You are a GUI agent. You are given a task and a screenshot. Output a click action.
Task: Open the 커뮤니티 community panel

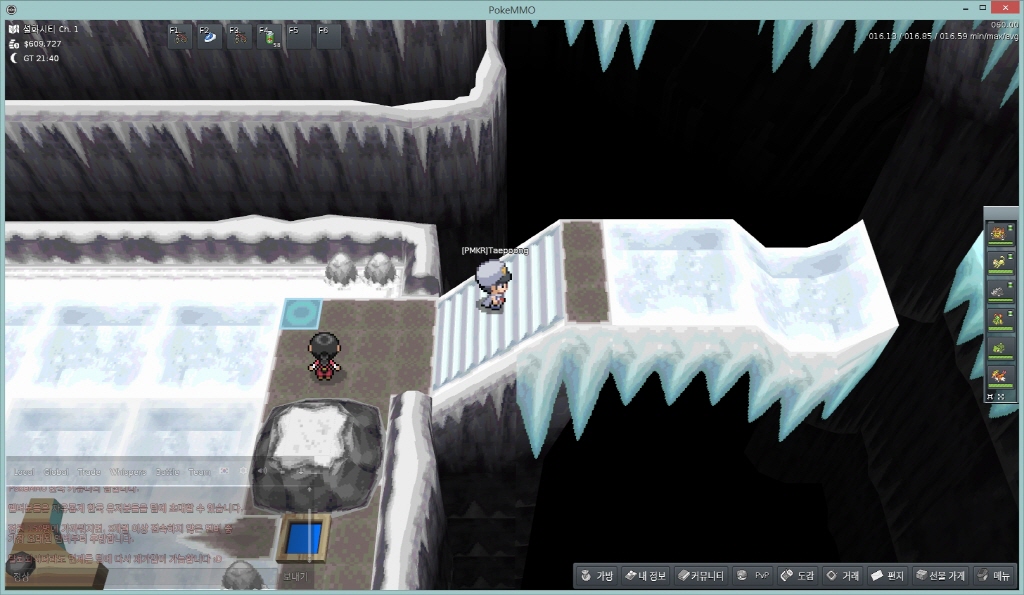pyautogui.click(x=700, y=576)
